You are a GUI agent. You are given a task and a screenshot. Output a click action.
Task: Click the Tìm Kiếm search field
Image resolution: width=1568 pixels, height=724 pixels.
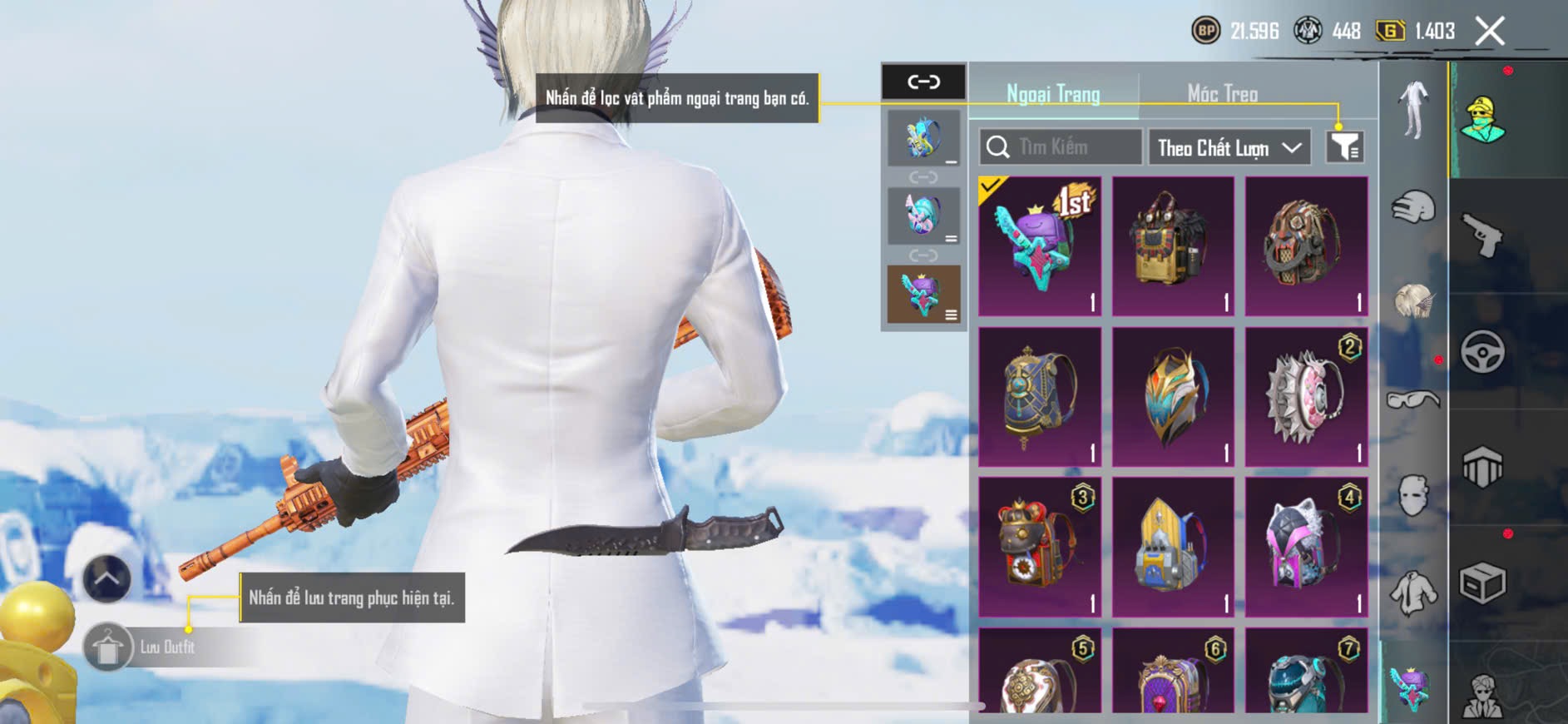(x=1061, y=147)
